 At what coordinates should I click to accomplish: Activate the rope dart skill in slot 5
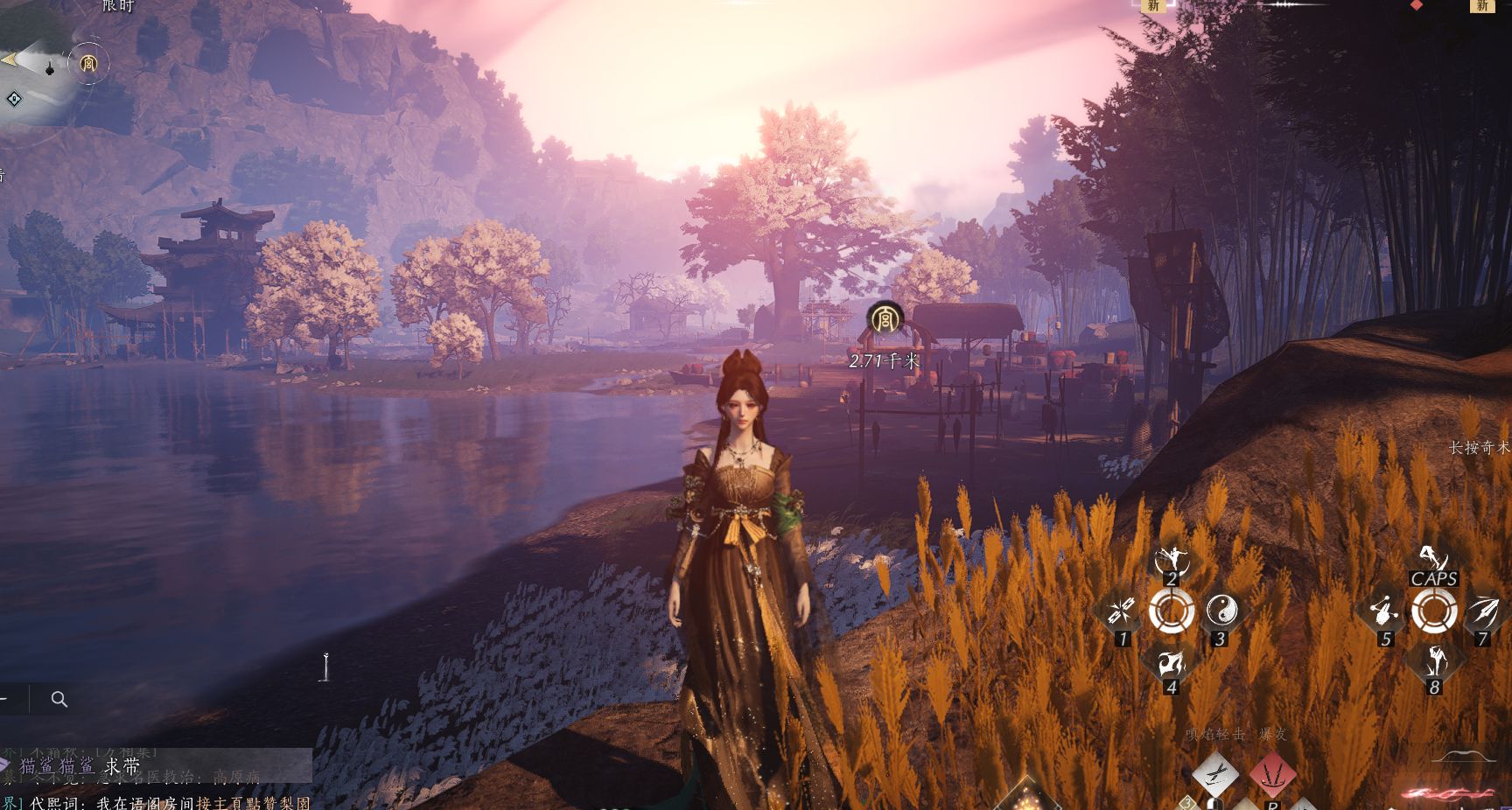tap(1384, 611)
